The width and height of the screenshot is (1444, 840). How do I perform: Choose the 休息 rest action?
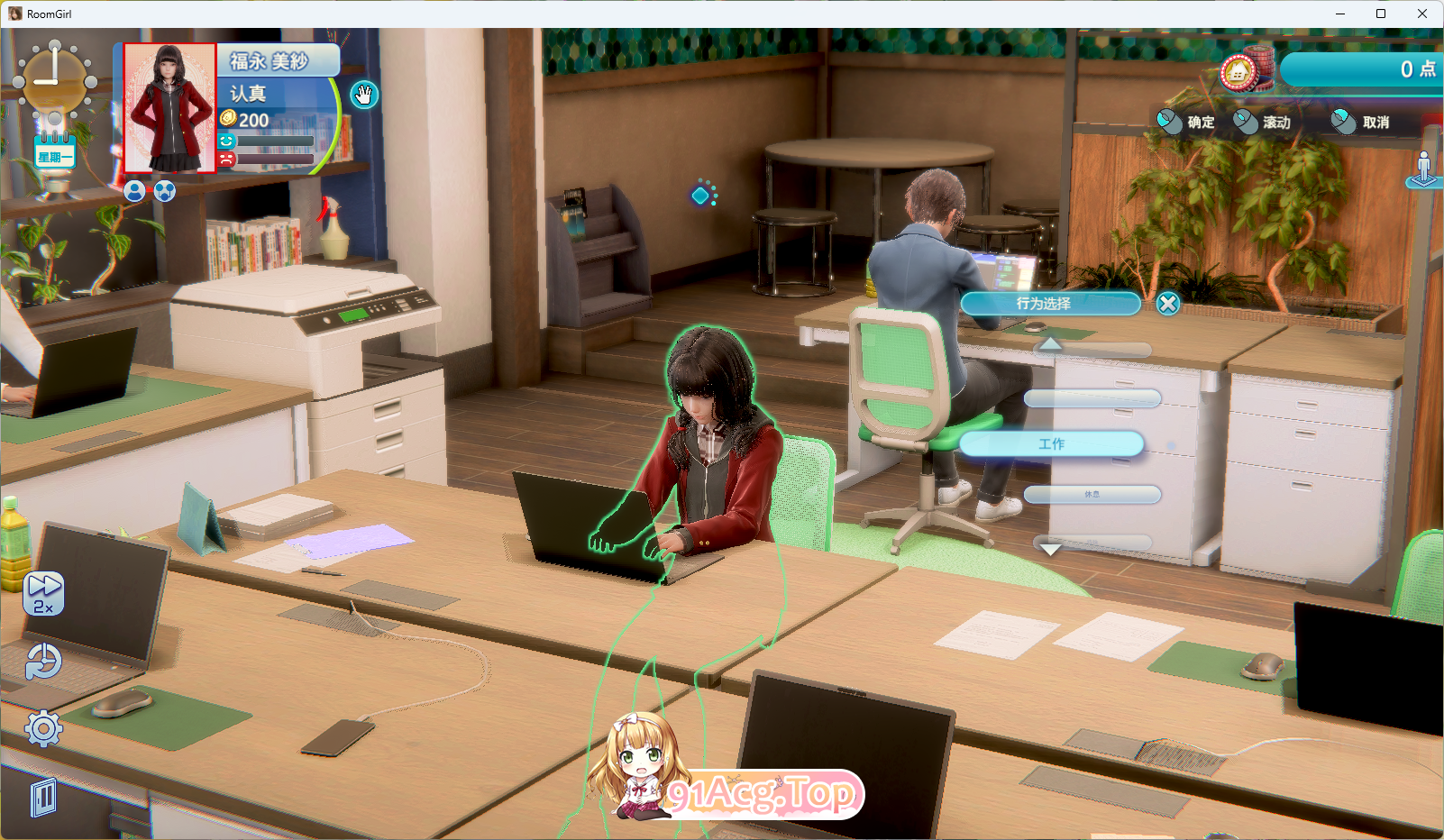(x=1092, y=495)
